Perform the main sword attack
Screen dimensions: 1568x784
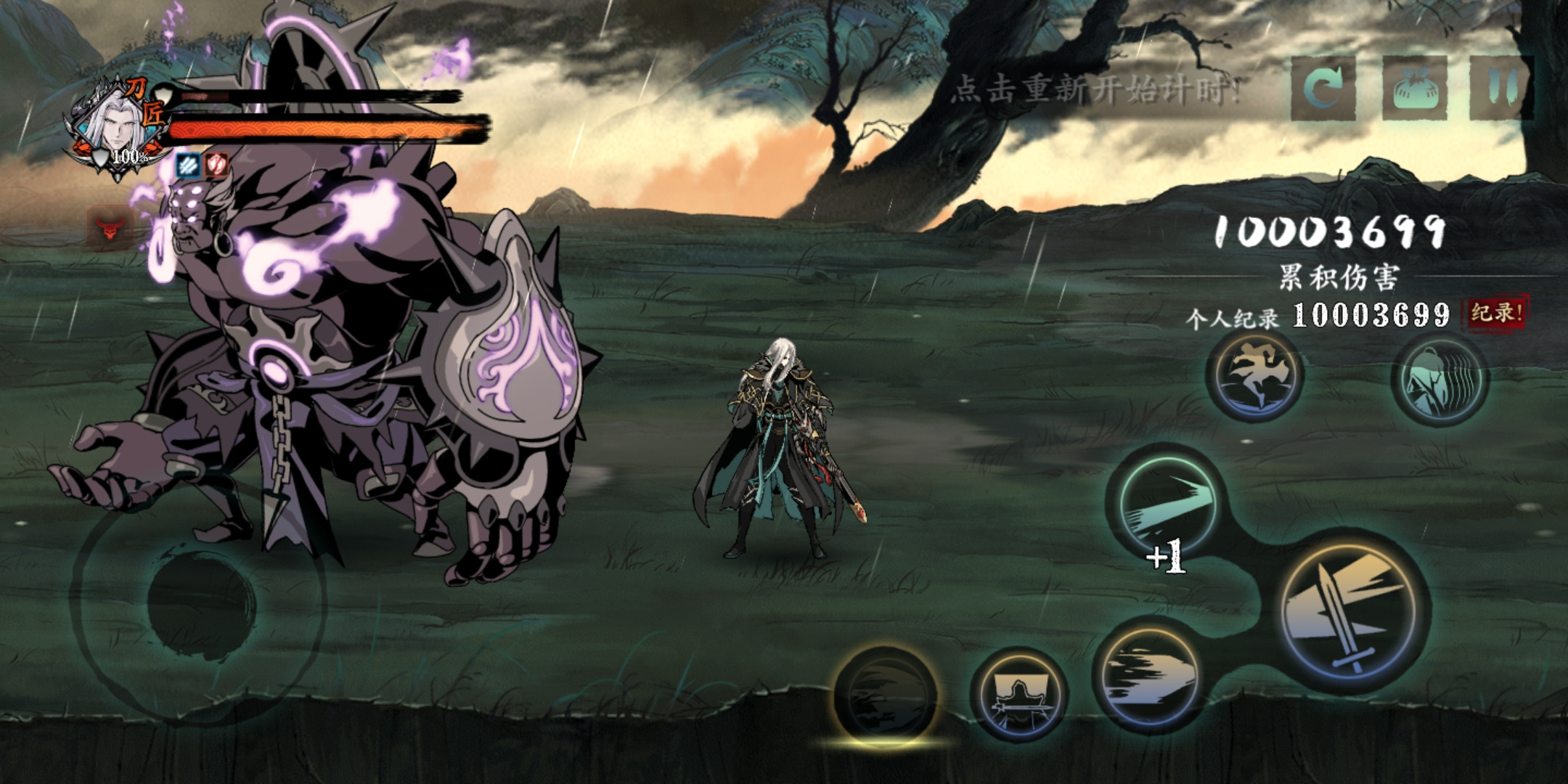tap(1349, 611)
